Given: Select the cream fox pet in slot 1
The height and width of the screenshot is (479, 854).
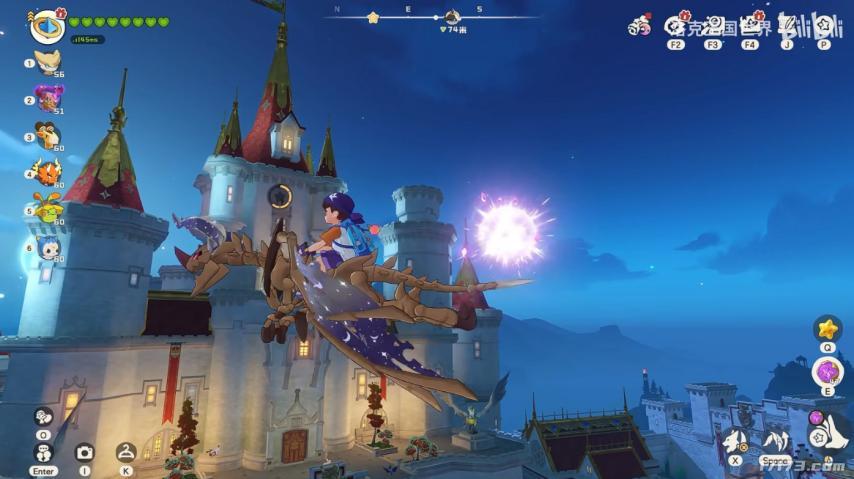Looking at the screenshot, I should click(x=47, y=62).
